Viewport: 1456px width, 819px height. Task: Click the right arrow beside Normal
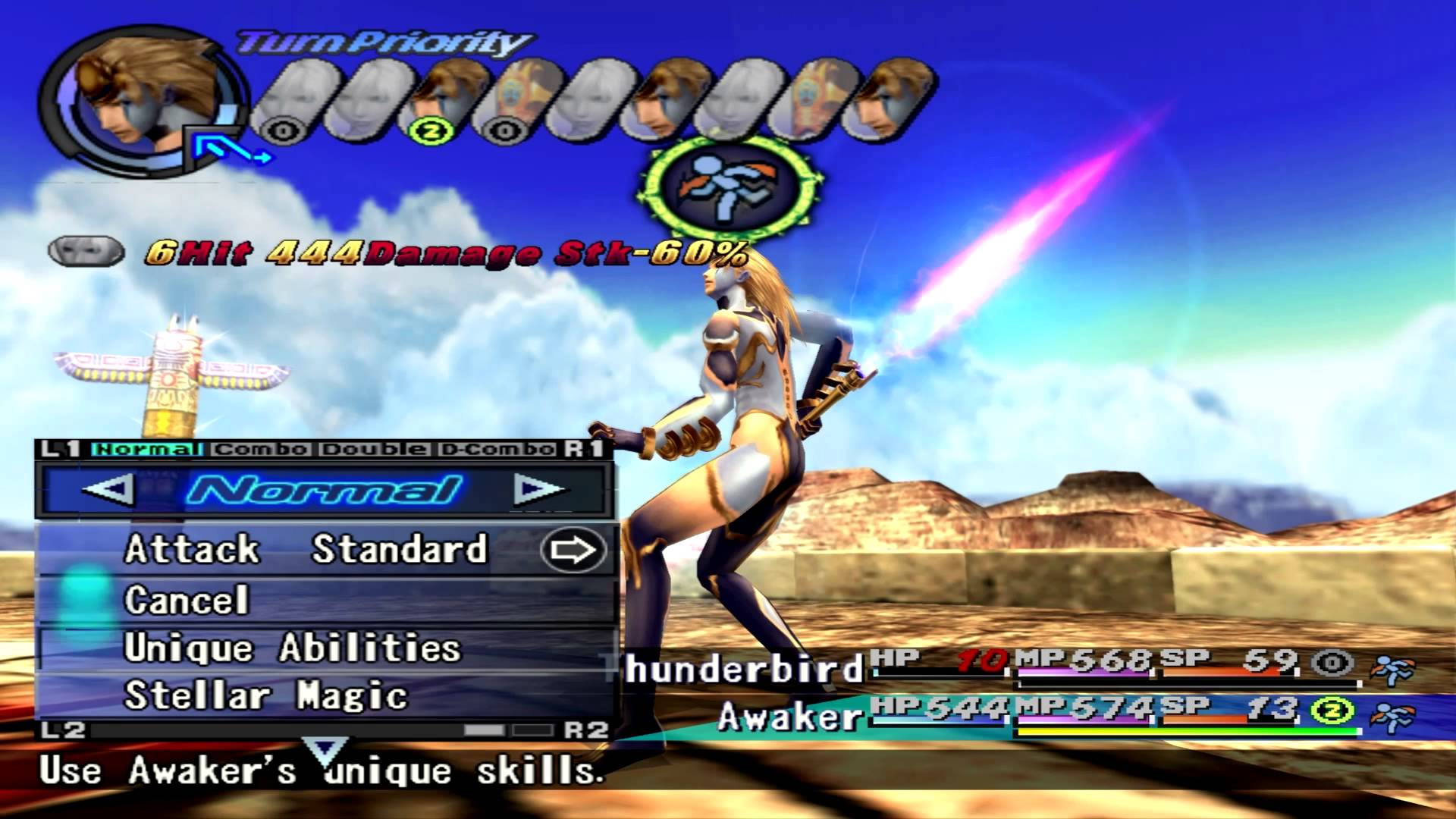point(539,489)
